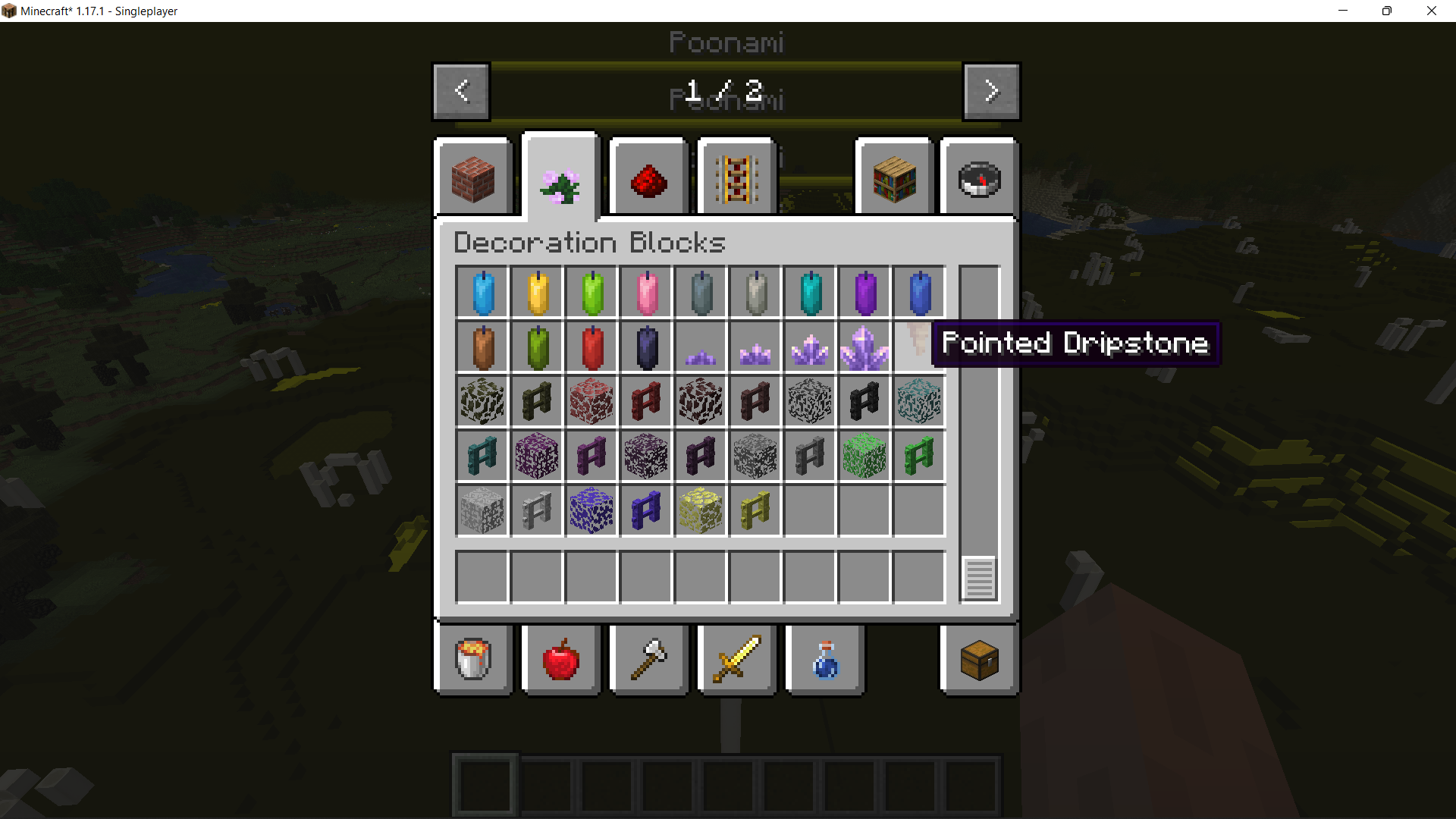The width and height of the screenshot is (1456, 819).
Task: Click the fire bucket tab icon
Action: 473,660
